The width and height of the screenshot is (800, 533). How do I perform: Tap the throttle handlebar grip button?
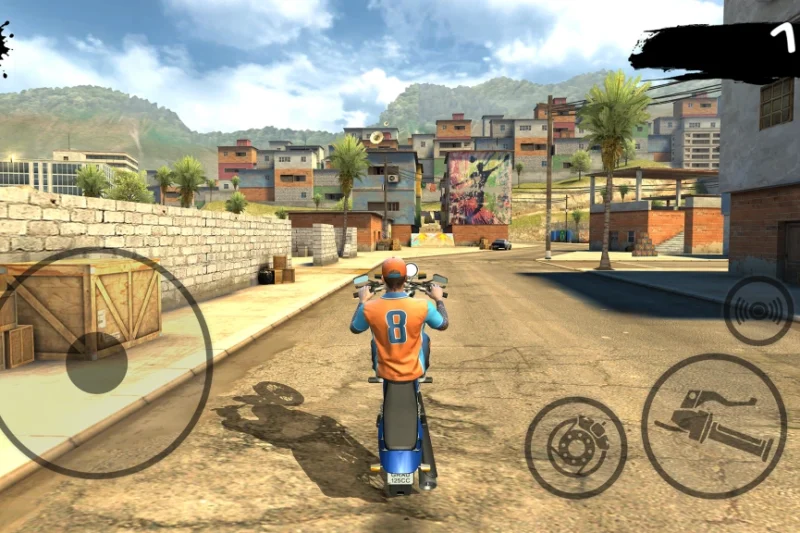pyautogui.click(x=713, y=424)
